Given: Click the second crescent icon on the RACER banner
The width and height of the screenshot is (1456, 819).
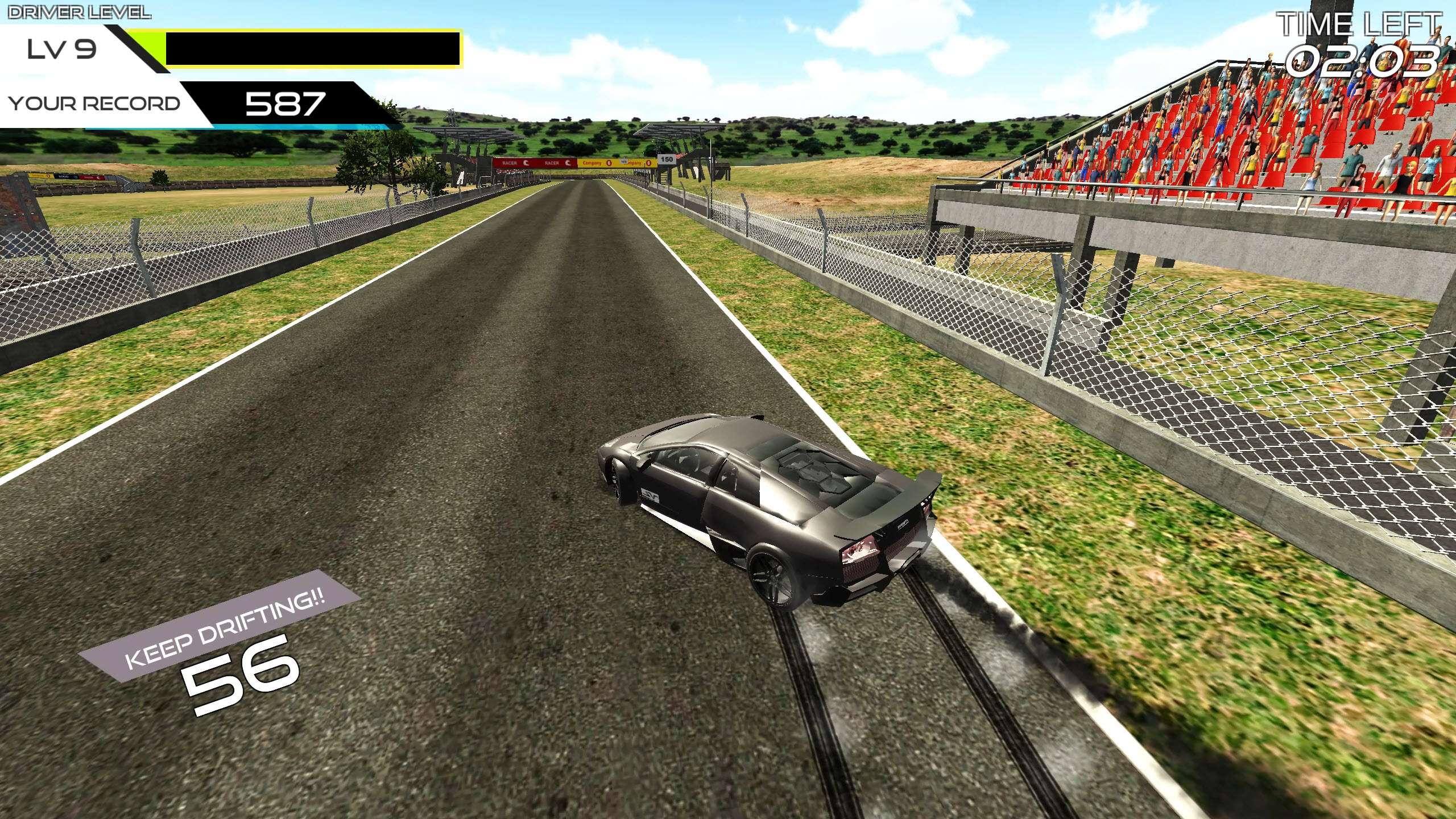Looking at the screenshot, I should pos(568,164).
